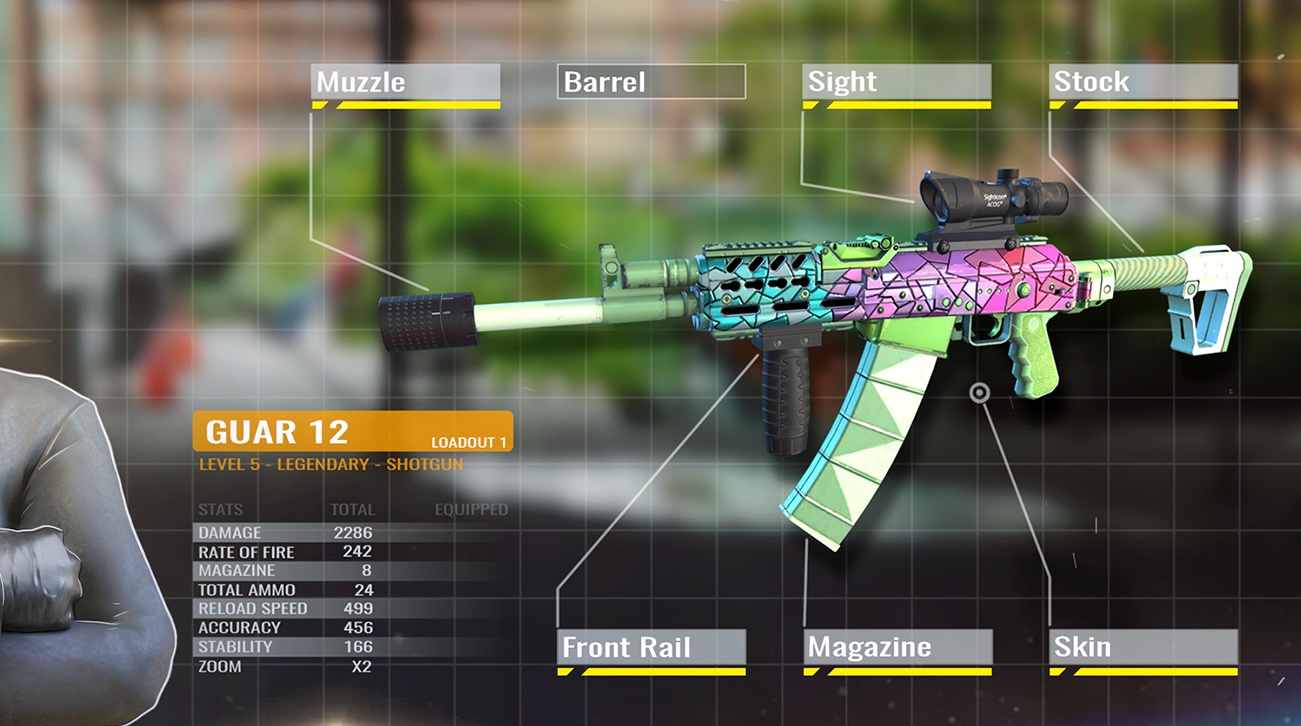Click the EQUIPPED column header
Viewport: 1301px width, 726px height.
(x=470, y=509)
